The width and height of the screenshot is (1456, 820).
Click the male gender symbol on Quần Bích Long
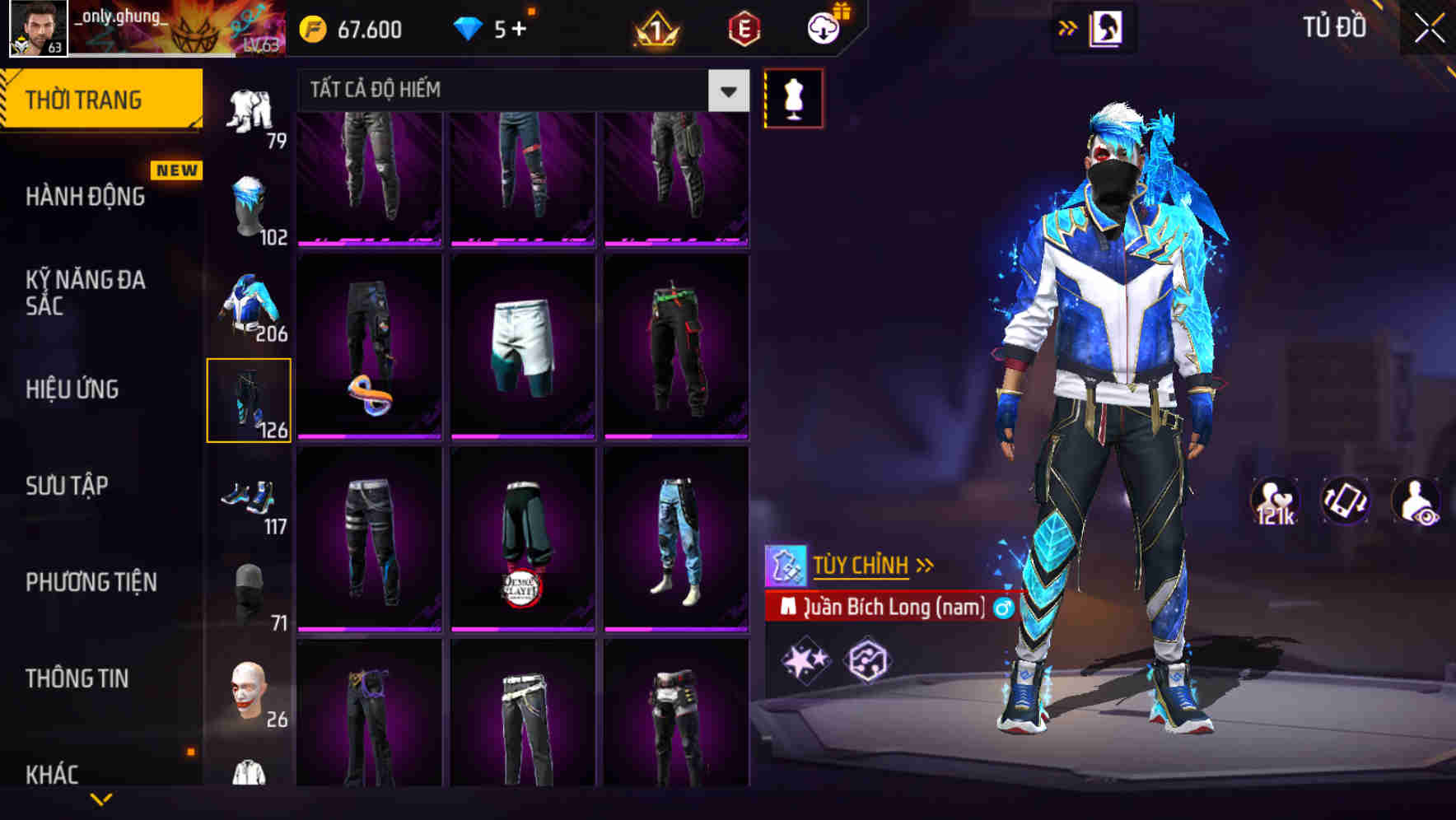point(1003,608)
